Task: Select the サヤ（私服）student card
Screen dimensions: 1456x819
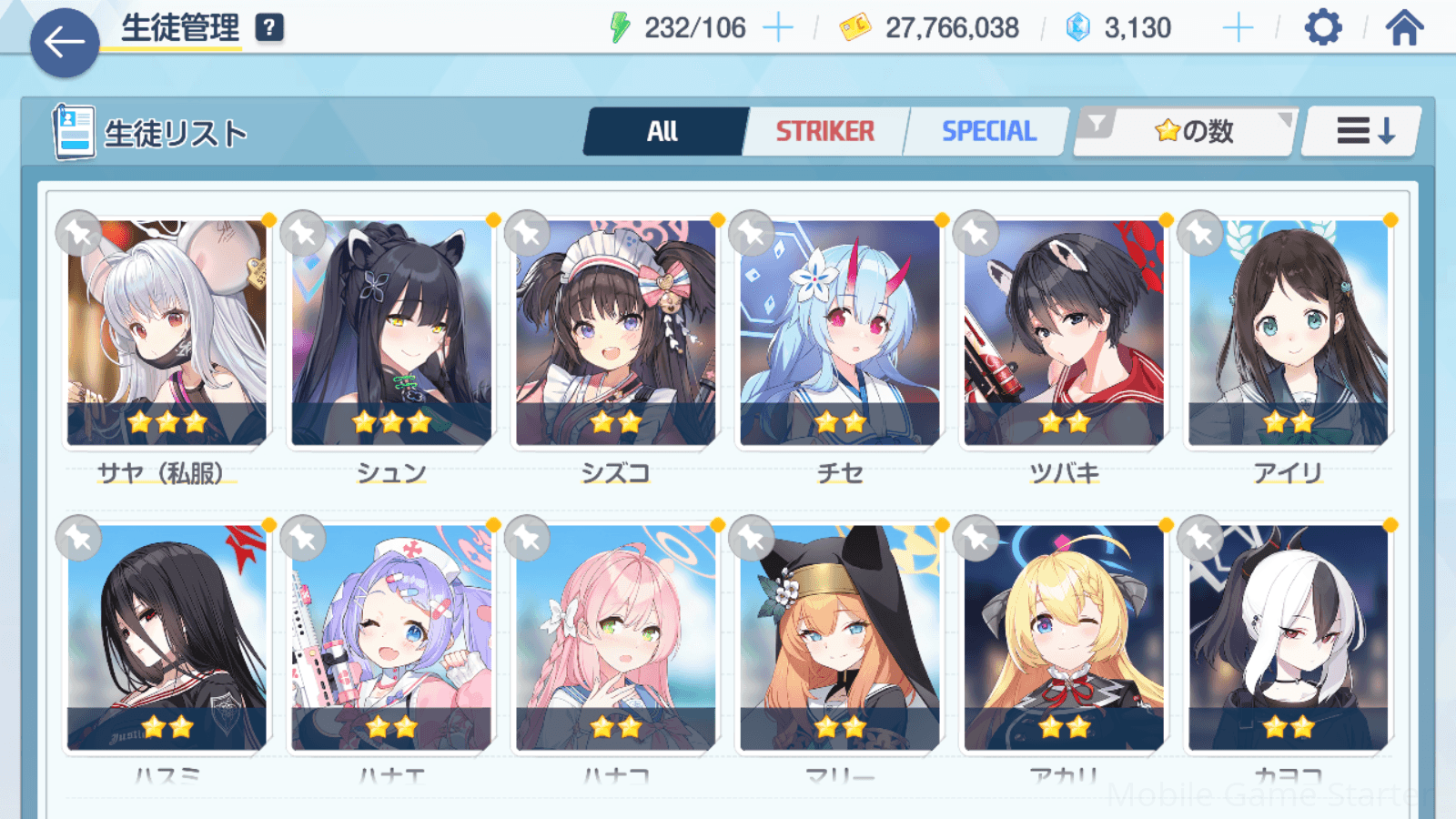Action: pyautogui.click(x=167, y=333)
